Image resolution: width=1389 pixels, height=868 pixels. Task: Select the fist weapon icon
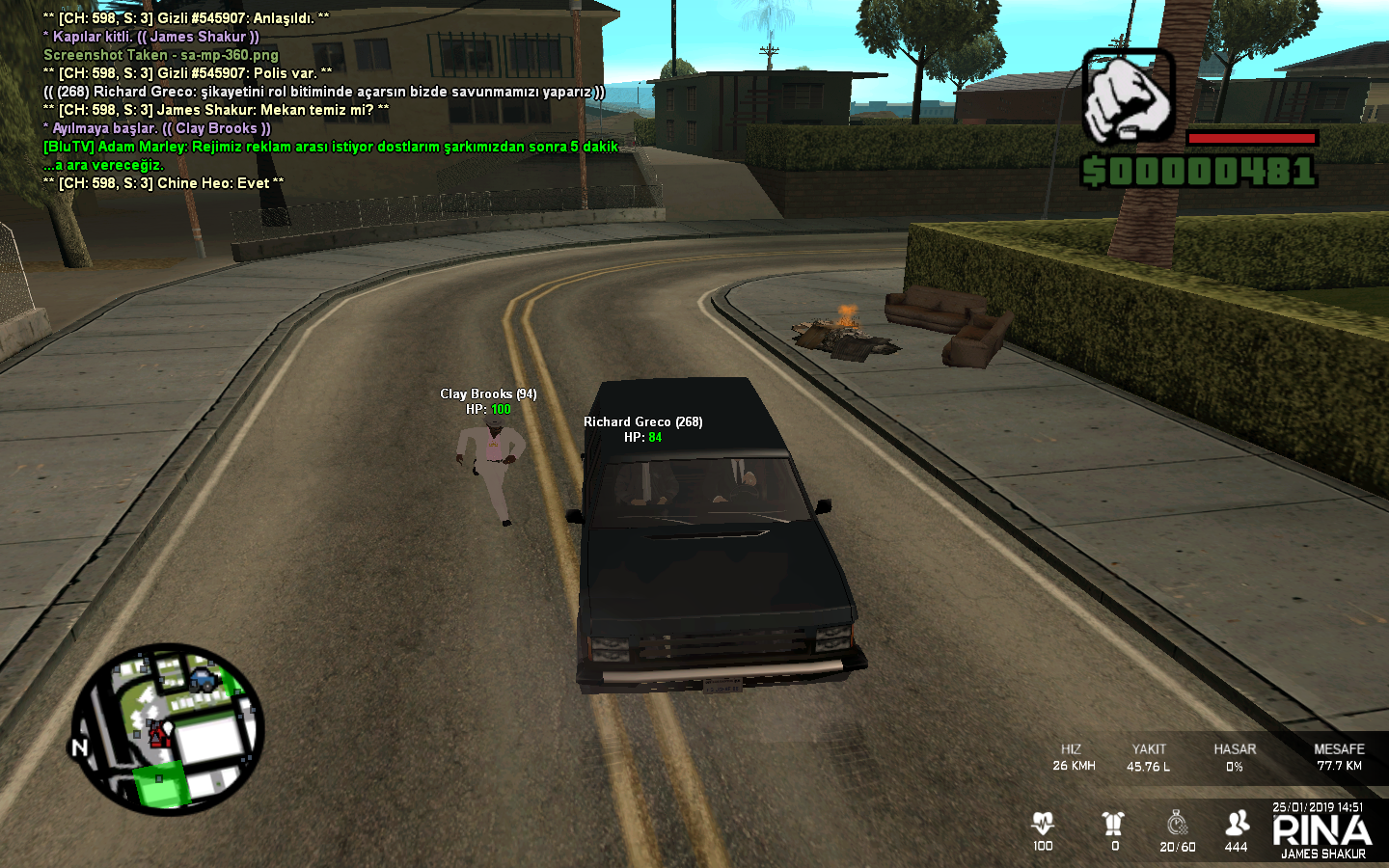pyautogui.click(x=1128, y=97)
